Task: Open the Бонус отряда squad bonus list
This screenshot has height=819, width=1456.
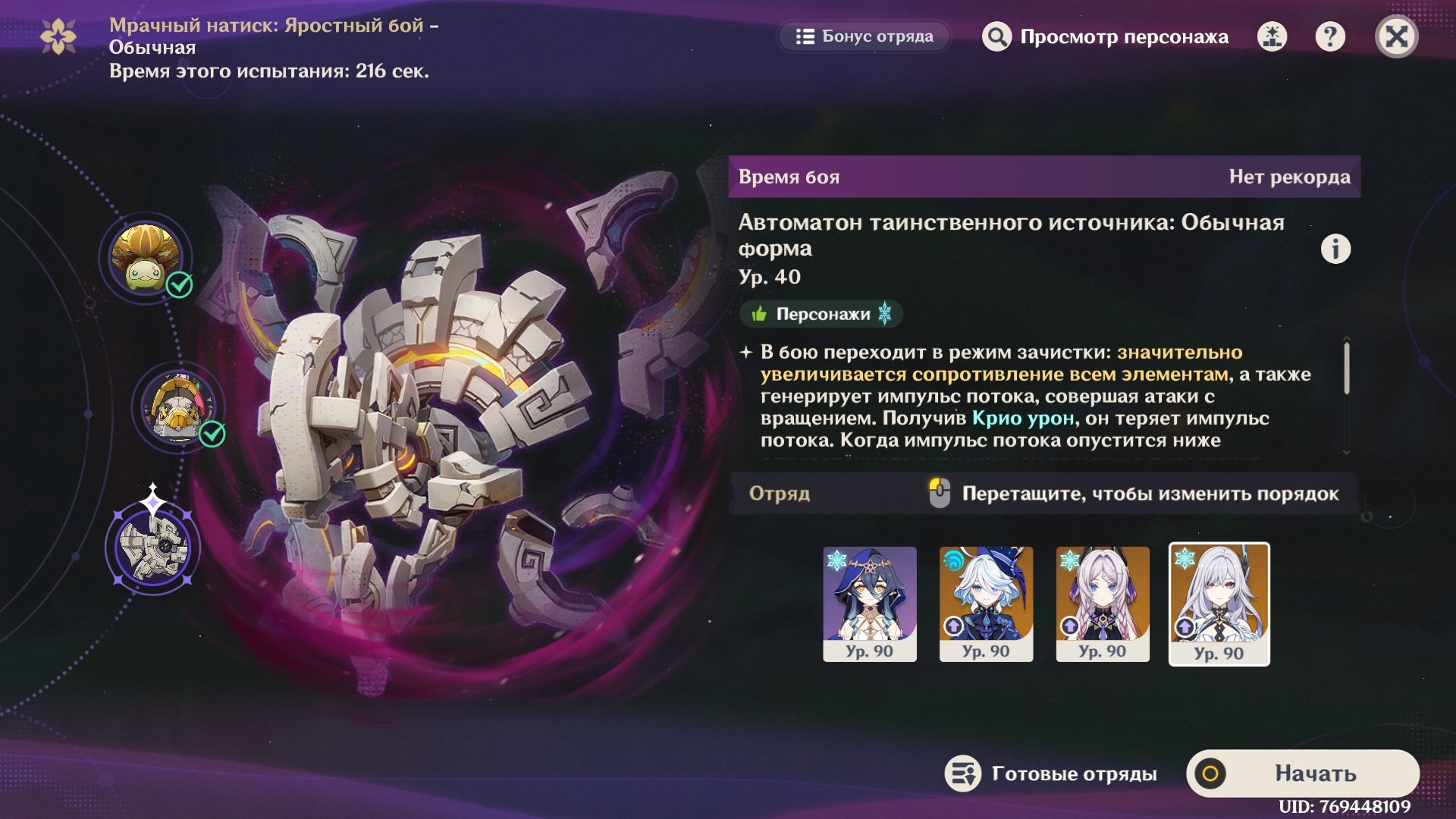Action: [864, 36]
